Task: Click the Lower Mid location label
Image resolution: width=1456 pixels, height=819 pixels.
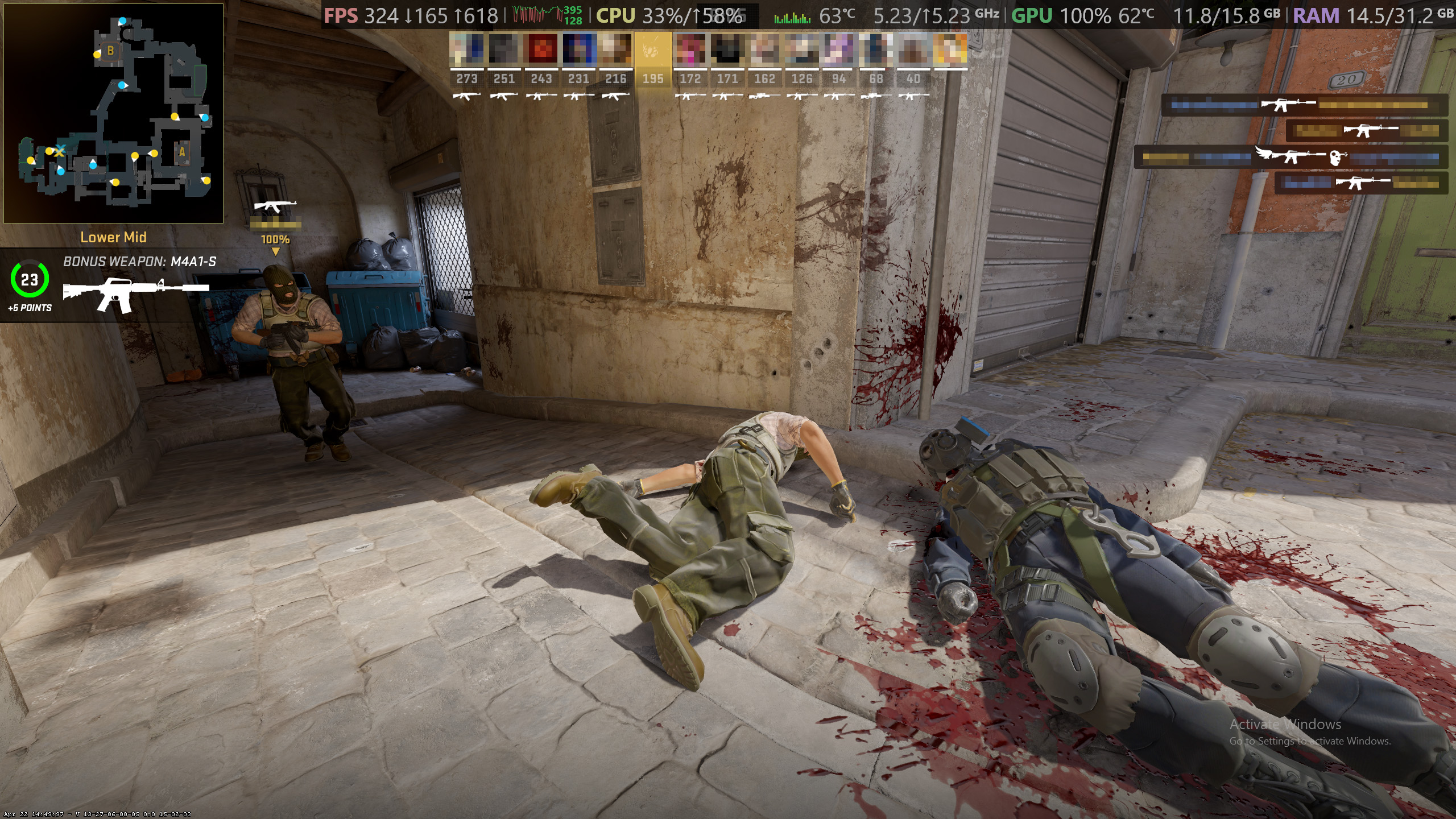Action: pyautogui.click(x=114, y=237)
